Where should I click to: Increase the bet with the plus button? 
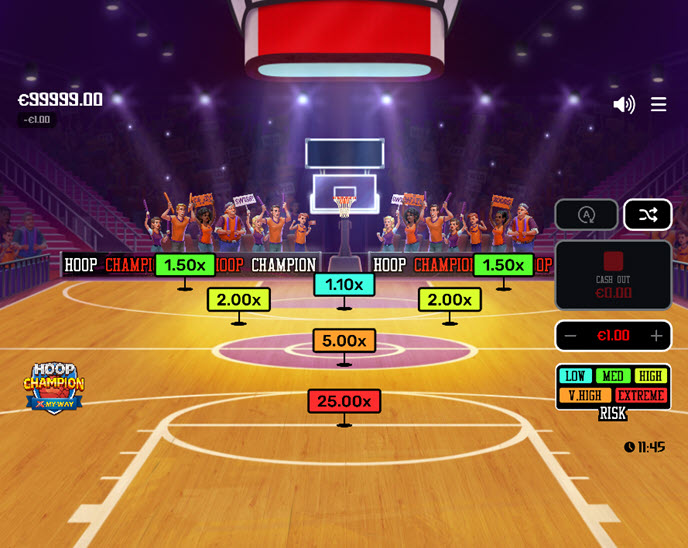656,336
